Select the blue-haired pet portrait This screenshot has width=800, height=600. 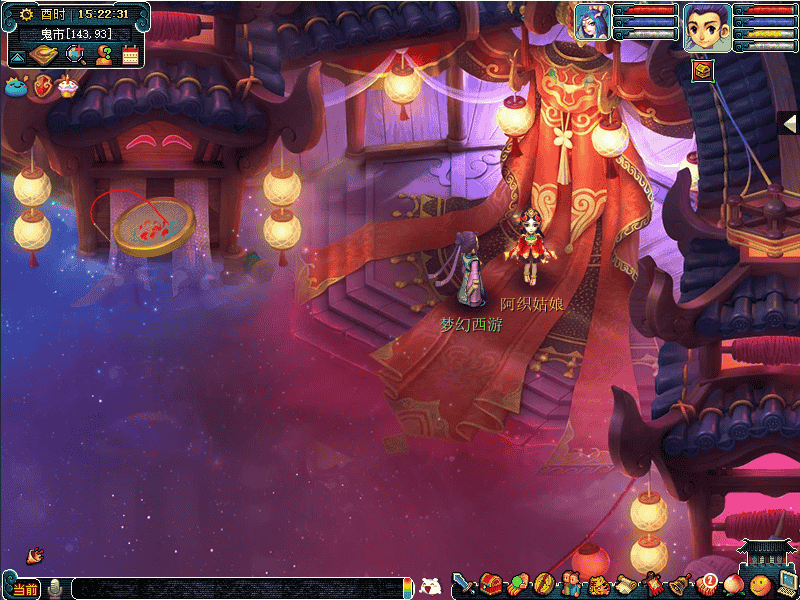(x=592, y=22)
